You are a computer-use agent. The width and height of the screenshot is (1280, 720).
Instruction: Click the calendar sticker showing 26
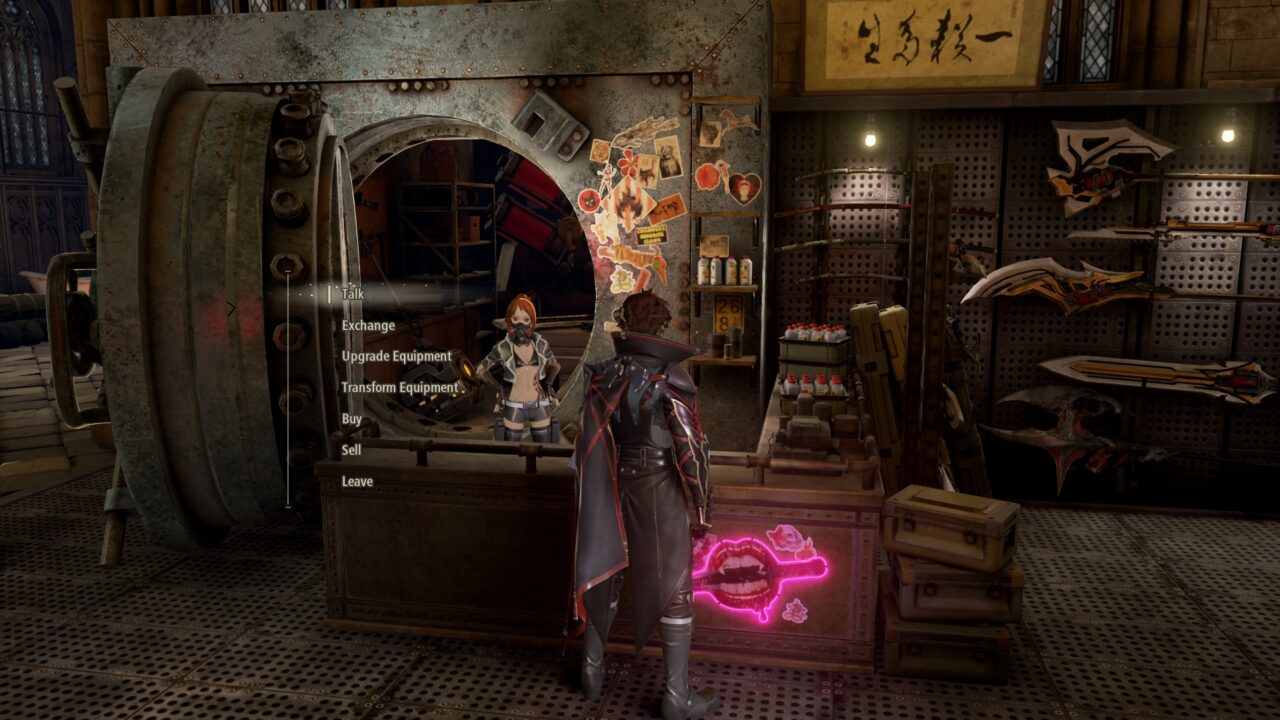pos(727,310)
